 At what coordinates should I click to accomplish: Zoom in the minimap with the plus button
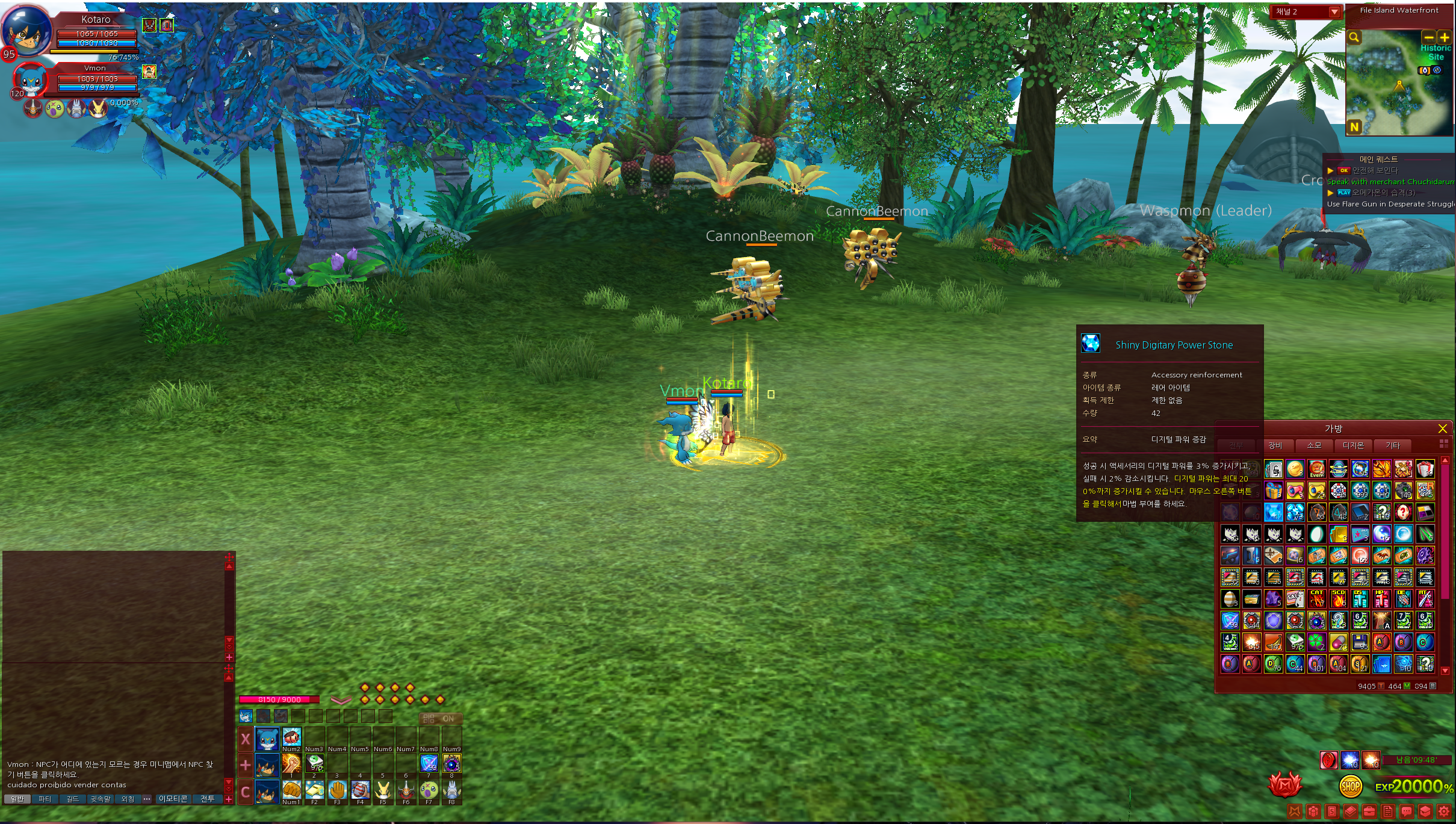[x=1444, y=37]
